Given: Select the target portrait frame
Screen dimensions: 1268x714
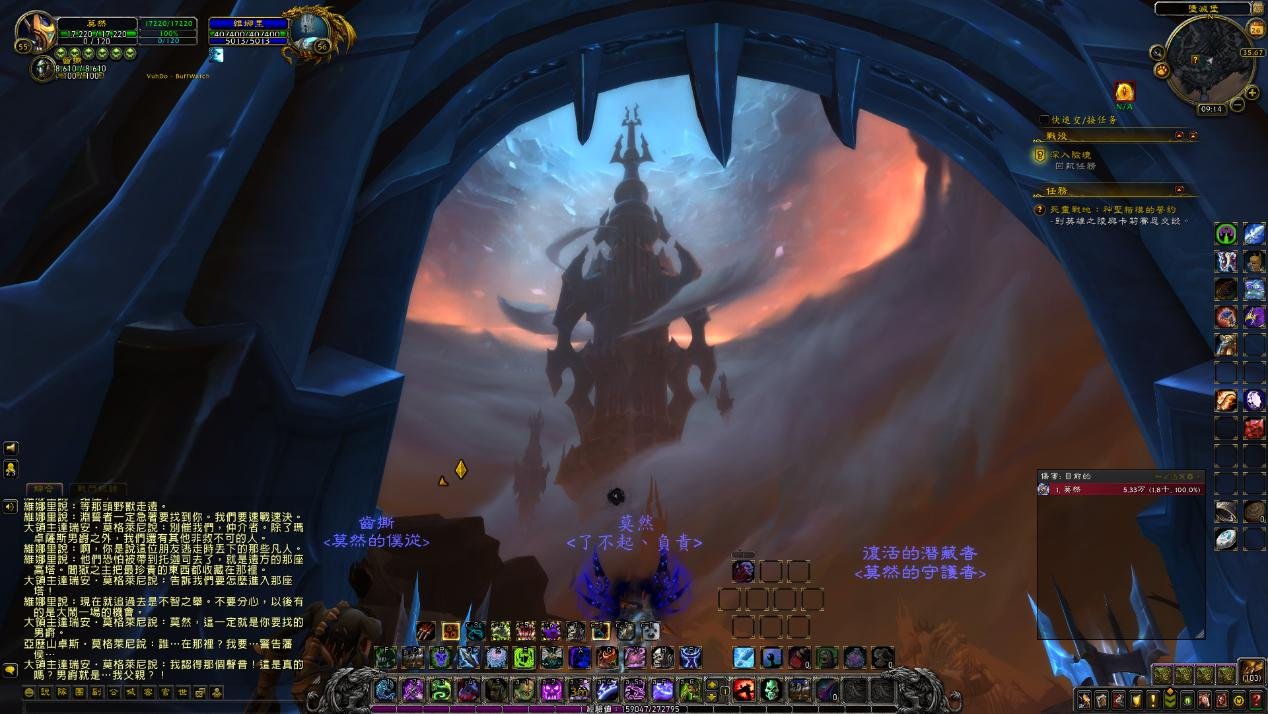Looking at the screenshot, I should (306, 33).
